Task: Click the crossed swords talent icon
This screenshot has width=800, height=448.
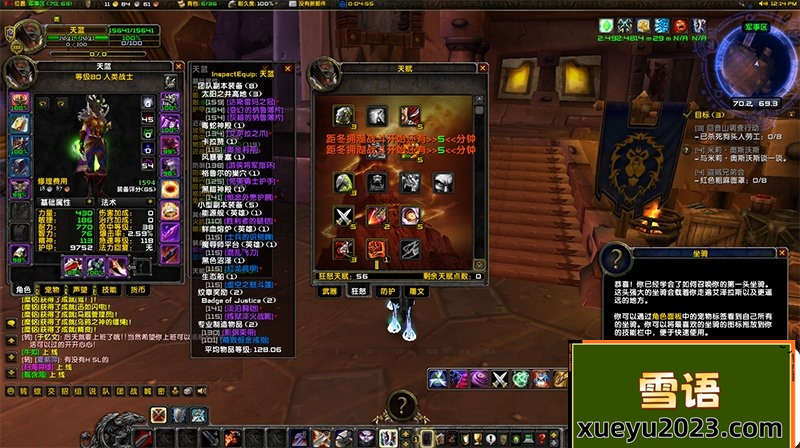Action: tap(344, 216)
